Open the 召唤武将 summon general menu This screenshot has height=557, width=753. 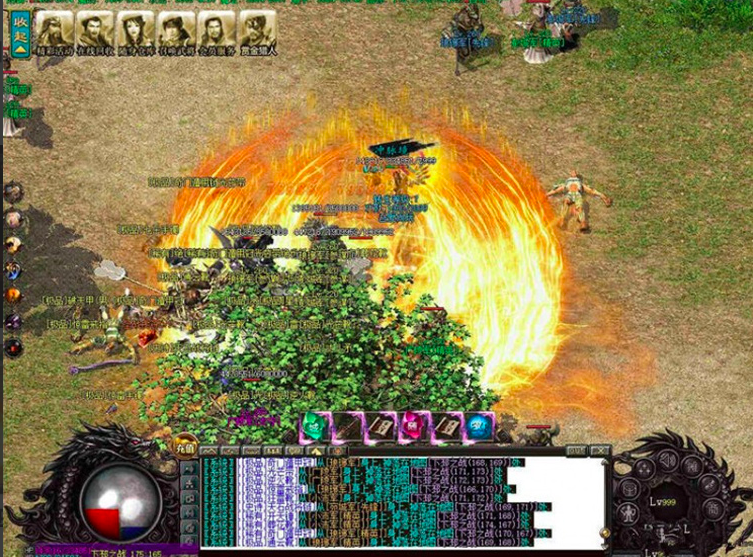click(176, 32)
